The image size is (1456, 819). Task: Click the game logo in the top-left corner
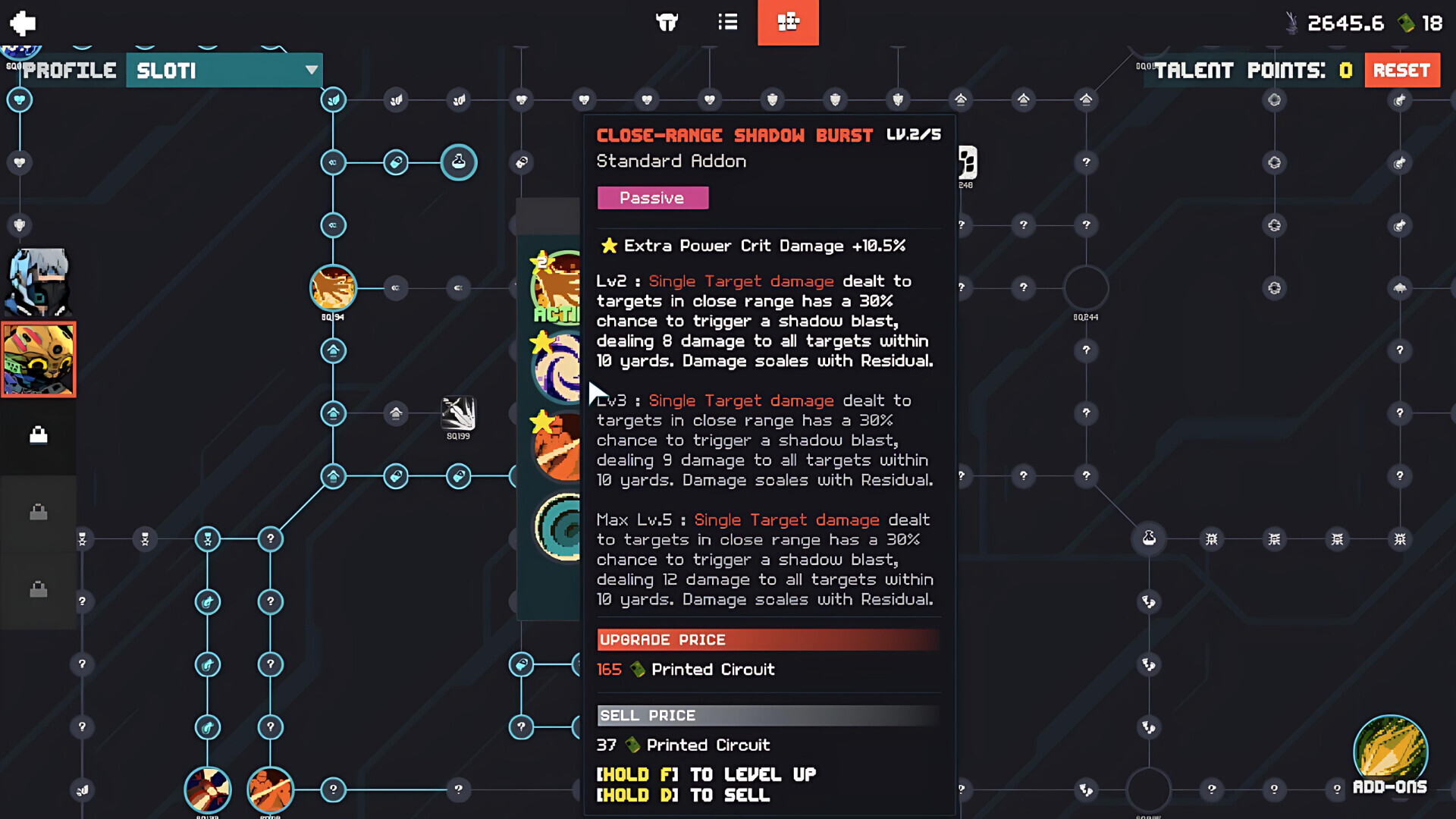click(x=22, y=23)
